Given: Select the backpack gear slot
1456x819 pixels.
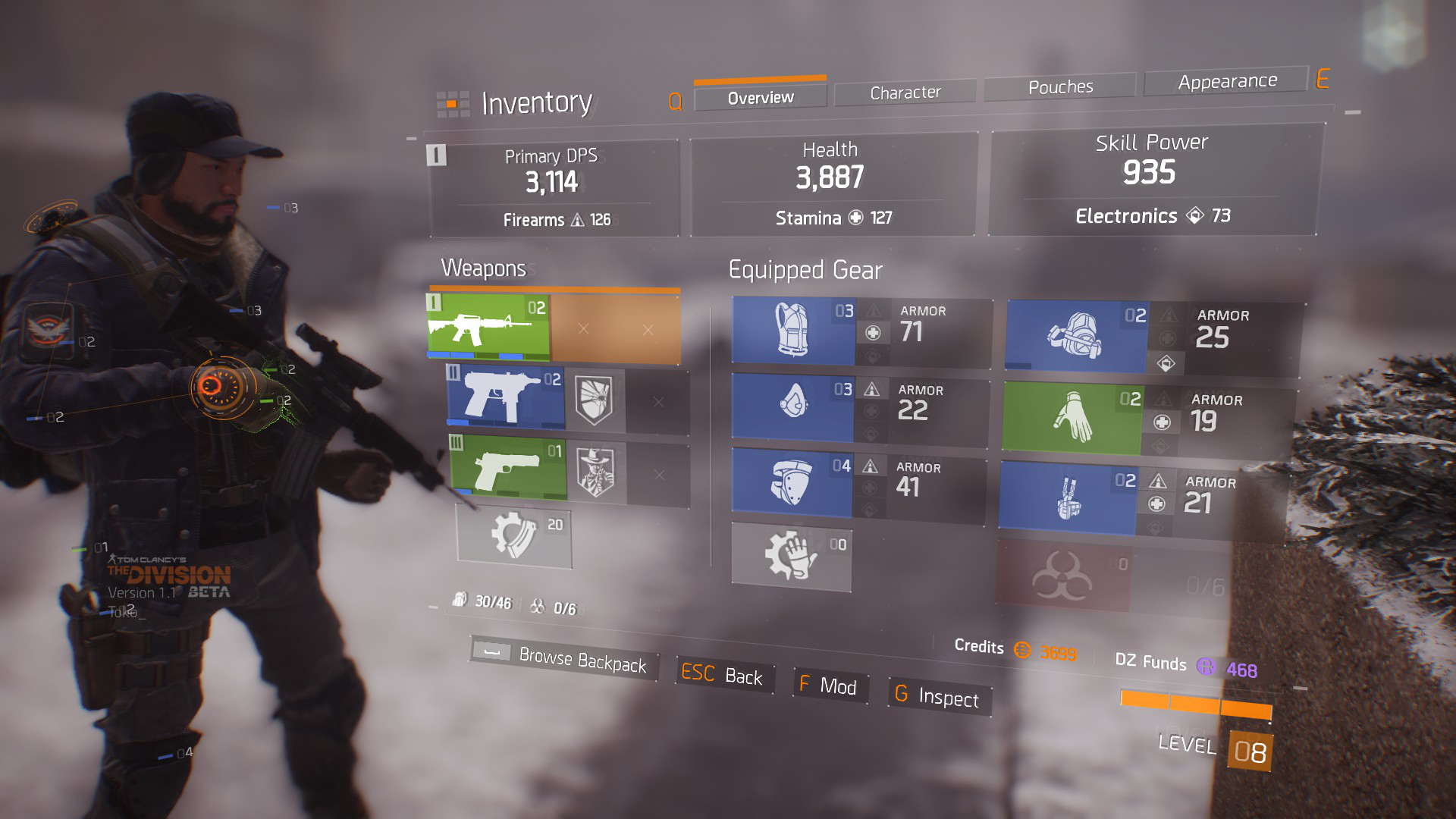Looking at the screenshot, I should [x=1076, y=337].
